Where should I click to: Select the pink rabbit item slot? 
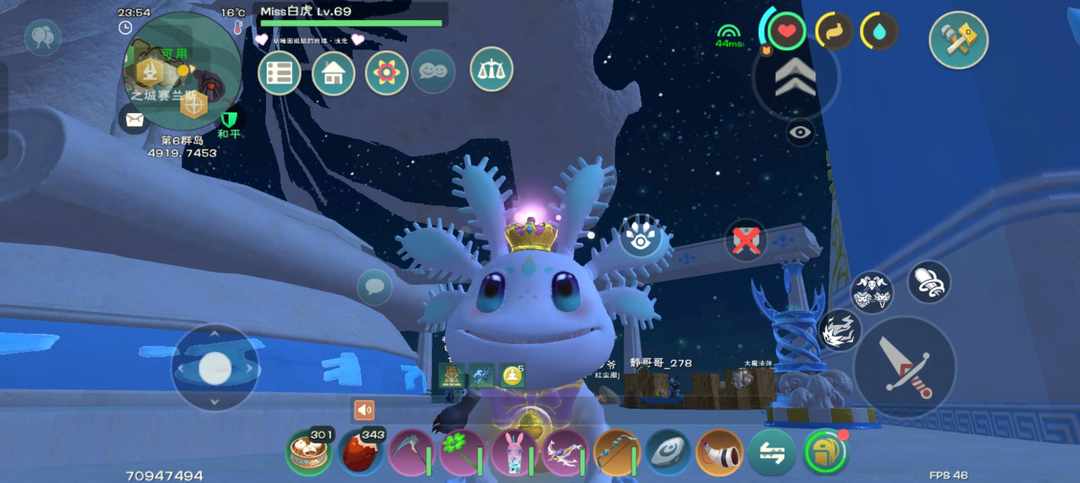click(x=515, y=452)
